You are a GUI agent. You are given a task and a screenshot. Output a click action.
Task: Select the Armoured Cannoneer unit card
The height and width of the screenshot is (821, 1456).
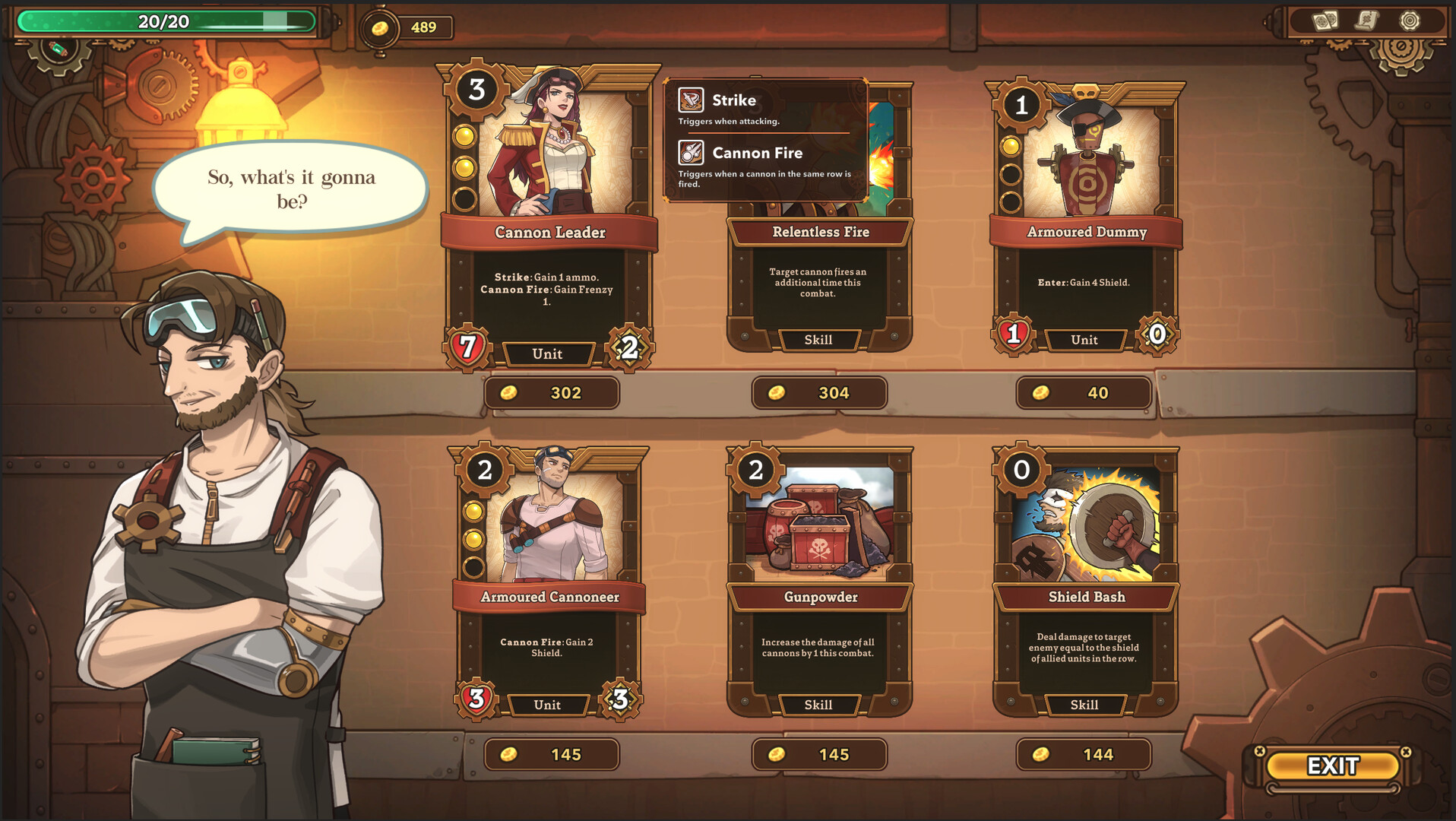tap(549, 582)
